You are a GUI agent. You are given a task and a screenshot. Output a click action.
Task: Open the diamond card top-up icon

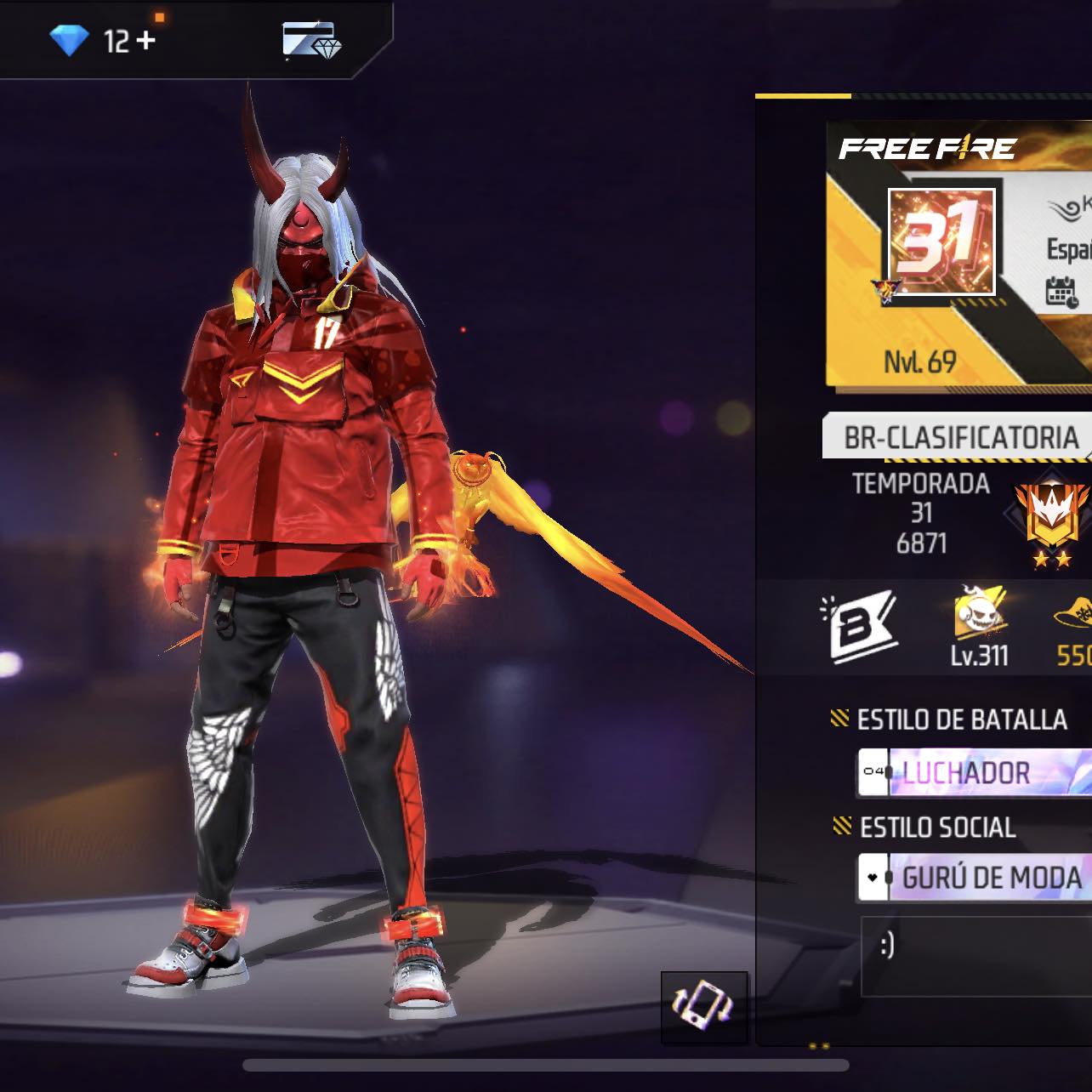click(x=311, y=41)
